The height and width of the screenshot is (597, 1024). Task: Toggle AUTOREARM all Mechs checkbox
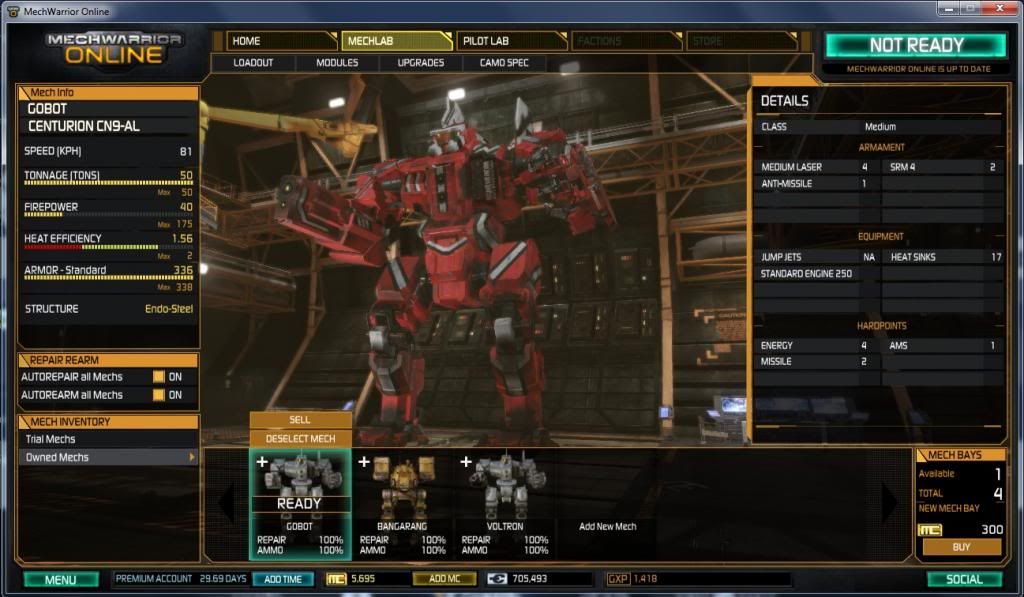(x=158, y=395)
